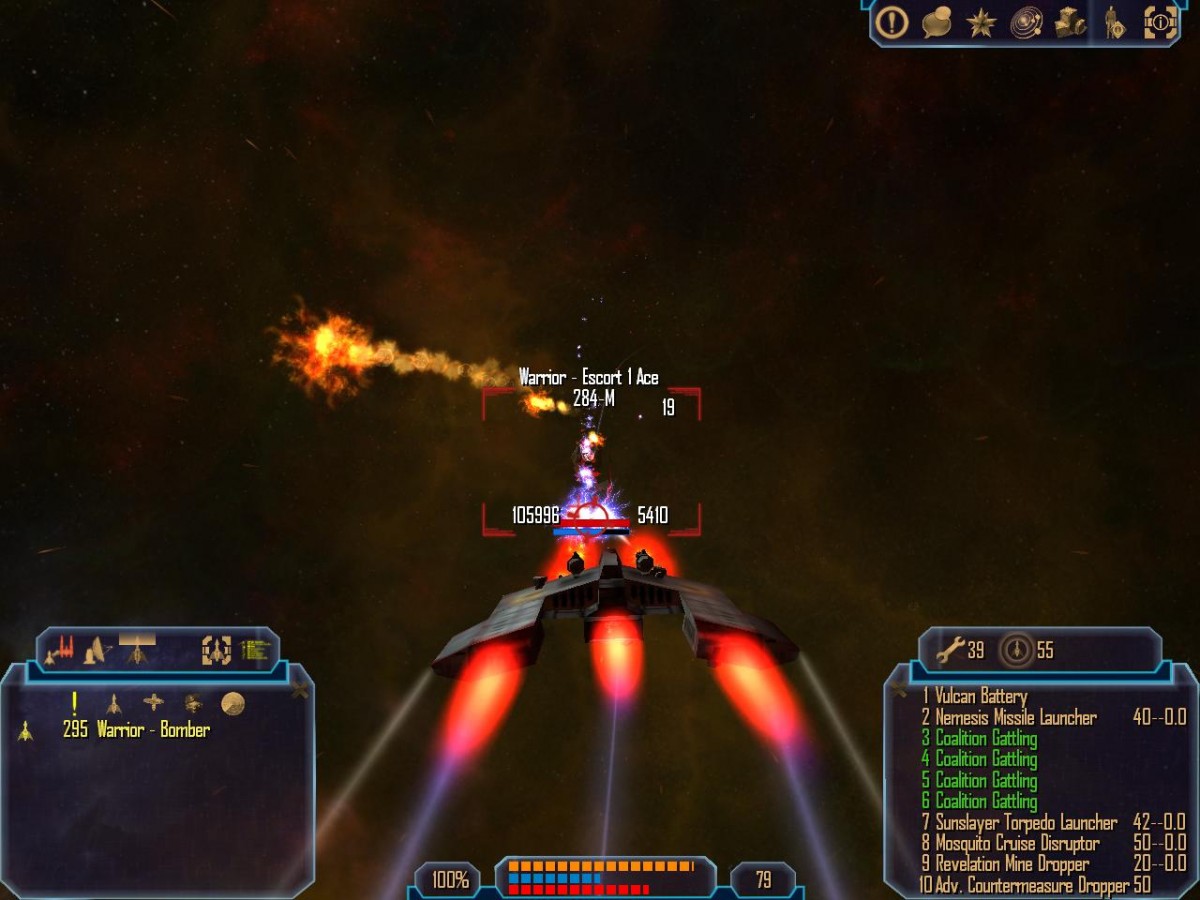Open the bracketed info icon

point(1160,21)
